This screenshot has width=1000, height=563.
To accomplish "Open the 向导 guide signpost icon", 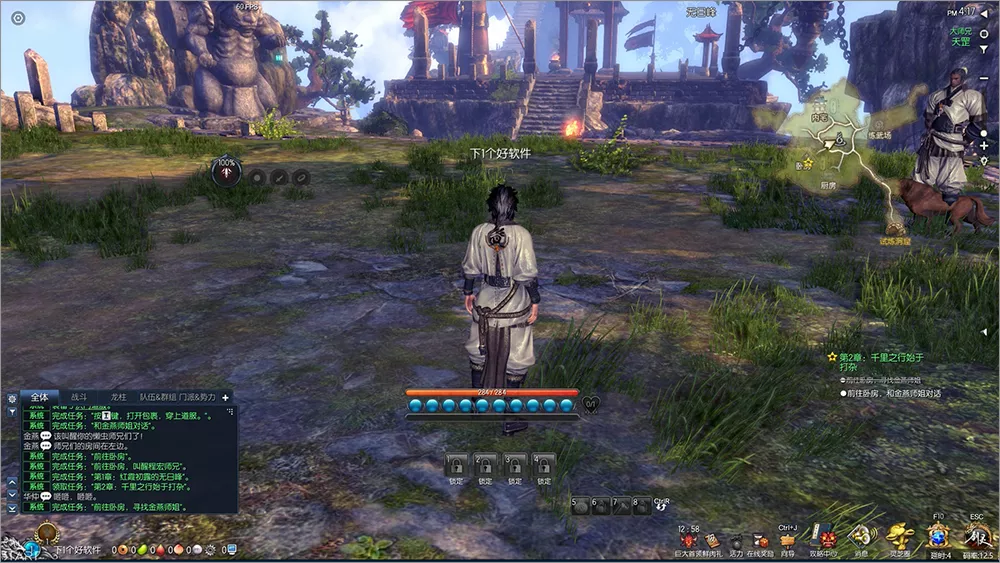I will tap(789, 541).
